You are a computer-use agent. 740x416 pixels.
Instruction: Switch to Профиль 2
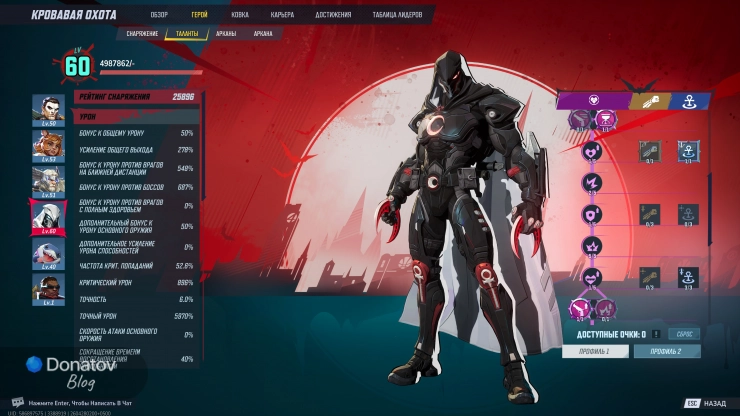666,351
